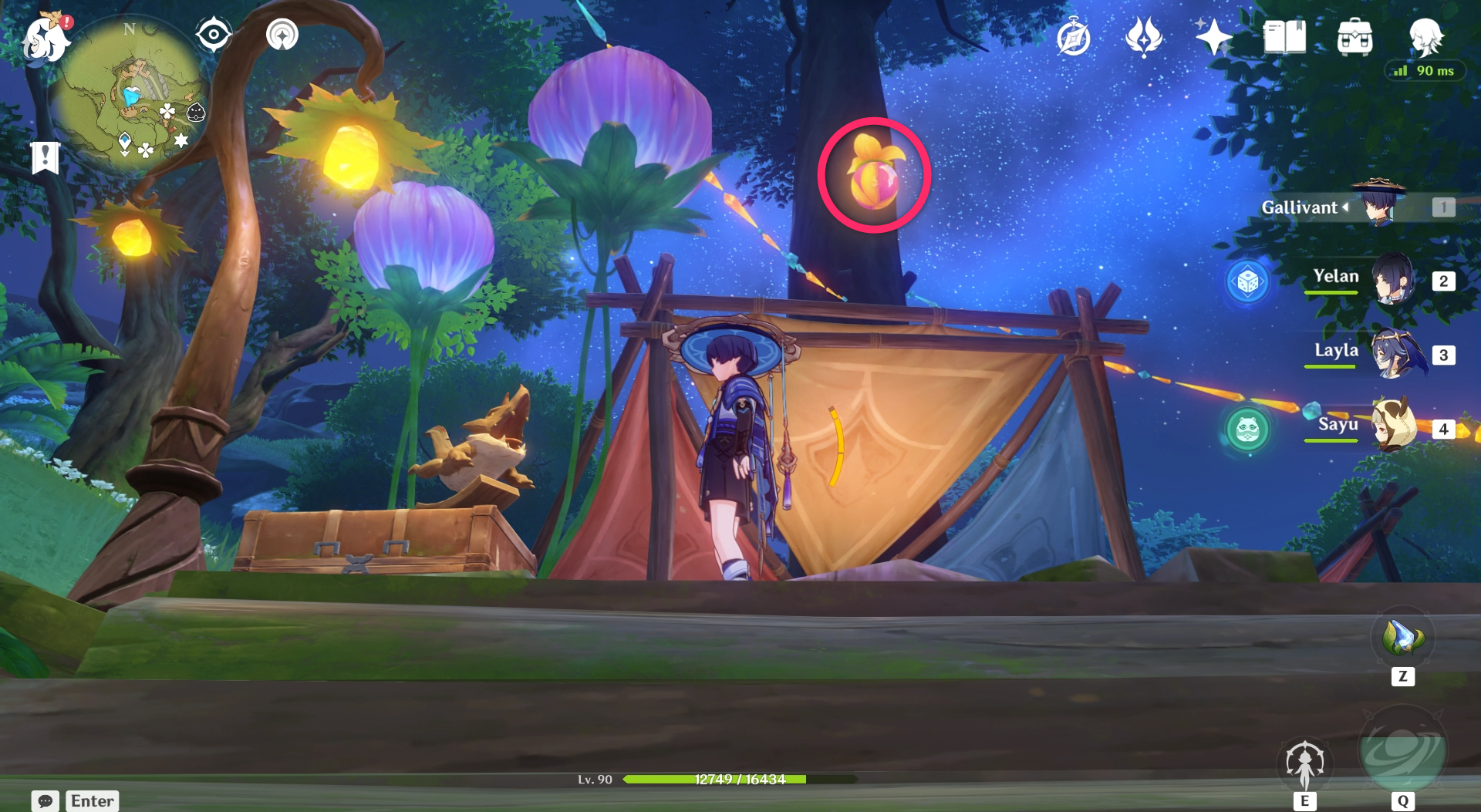Select the active character Gallivant
Image resolution: width=1481 pixels, height=812 pixels.
(1380, 206)
